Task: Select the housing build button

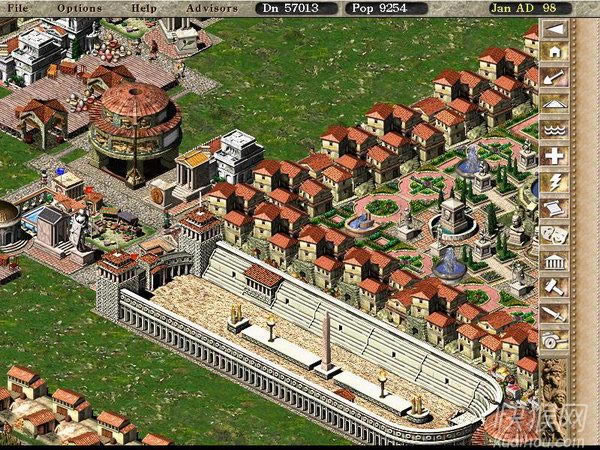Action: point(553,53)
